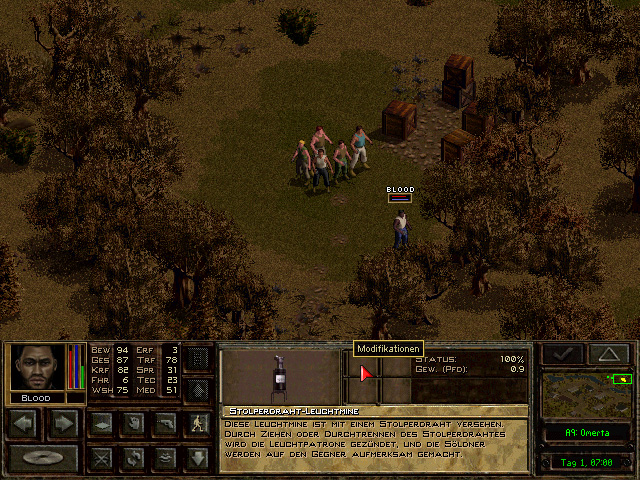This screenshot has width=640, height=480.
Task: Click the up arrow button beside the stats
Action: (x=197, y=389)
